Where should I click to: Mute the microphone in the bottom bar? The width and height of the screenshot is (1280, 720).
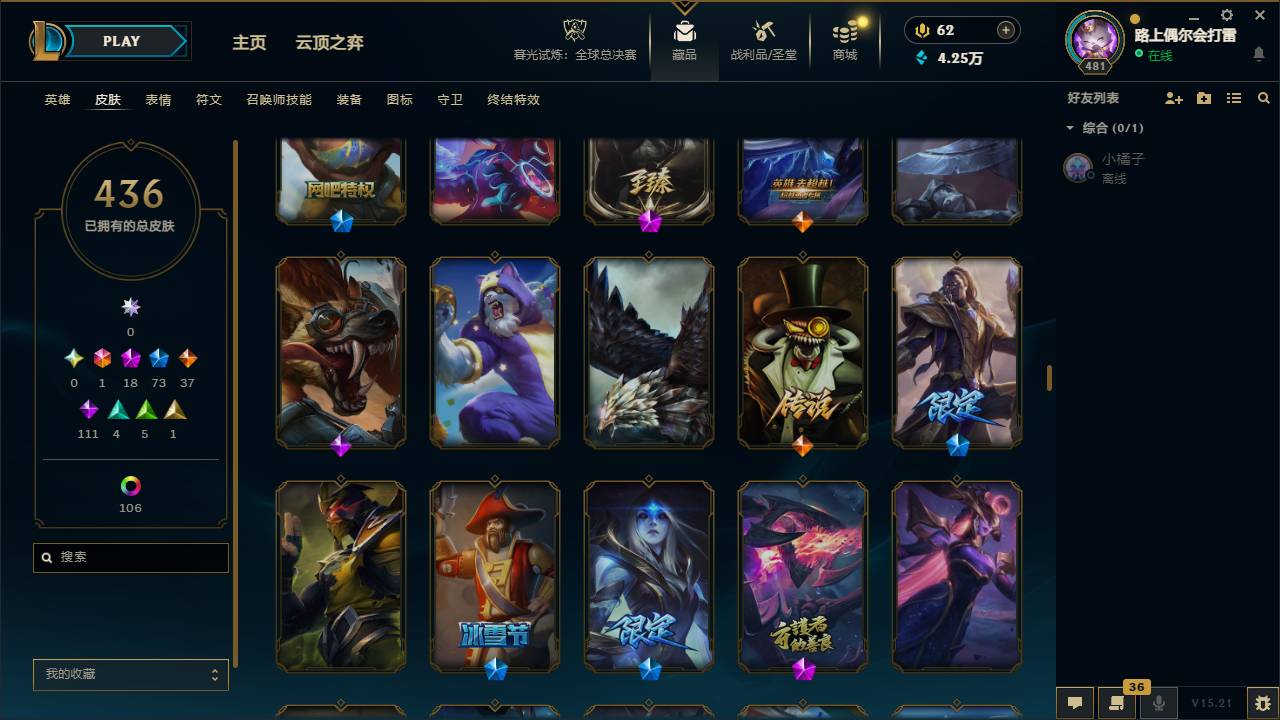point(1159,703)
